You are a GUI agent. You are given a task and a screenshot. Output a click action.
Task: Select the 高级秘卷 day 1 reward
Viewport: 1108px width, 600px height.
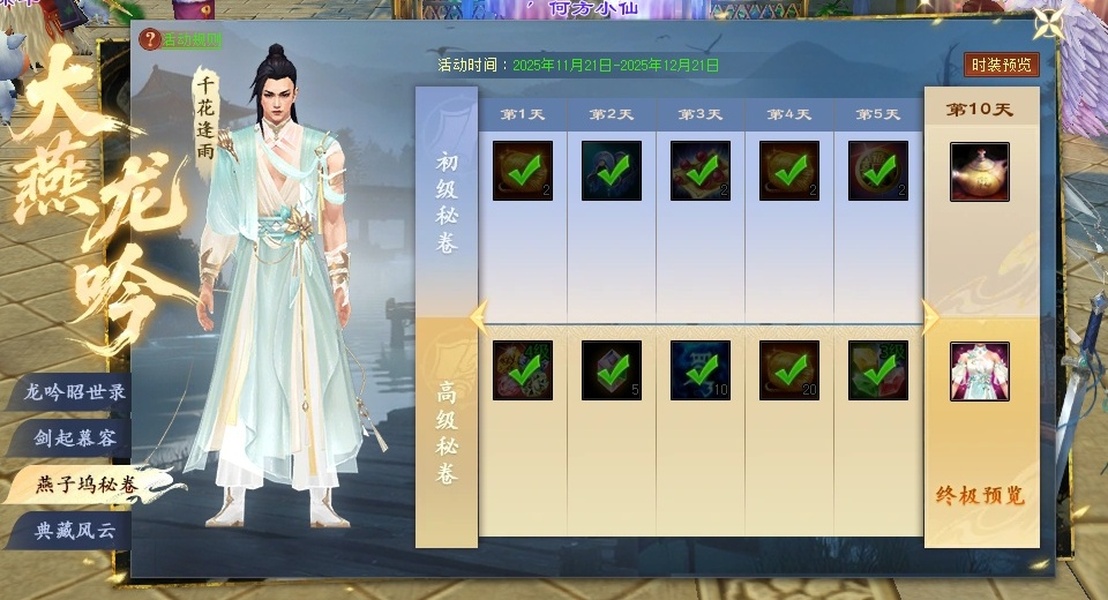tap(522, 371)
